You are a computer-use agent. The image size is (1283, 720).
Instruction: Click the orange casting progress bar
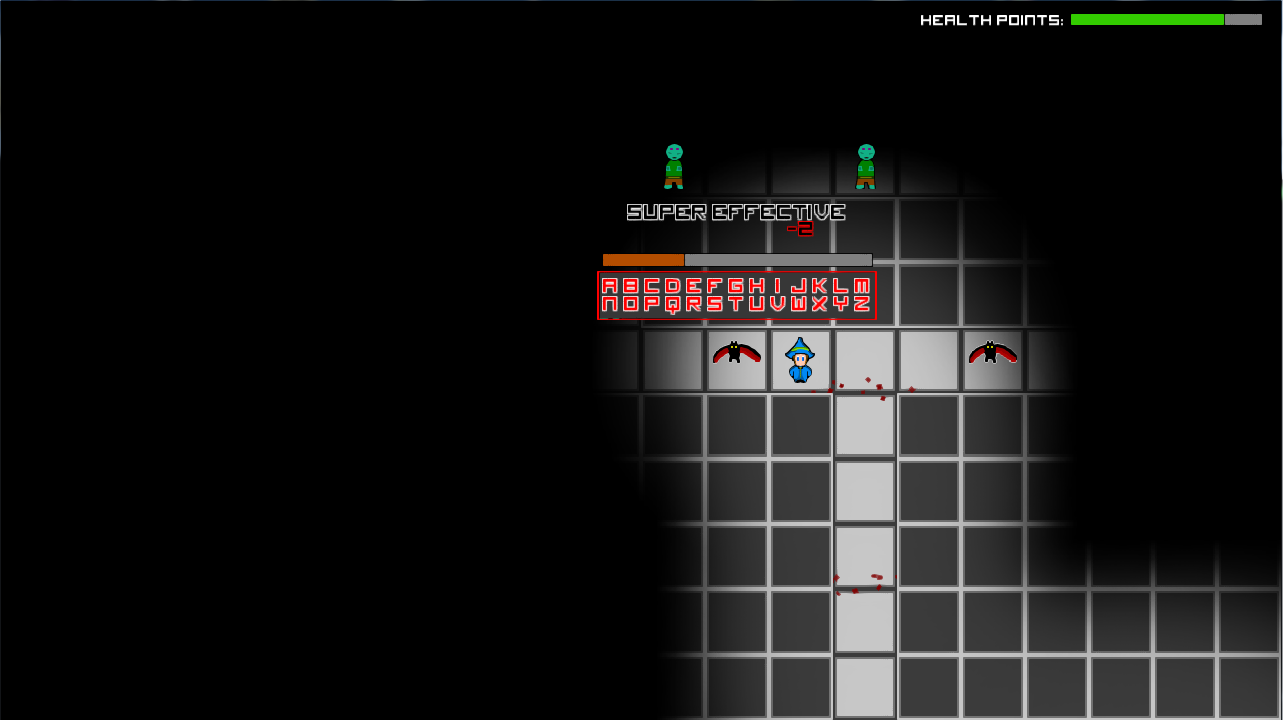point(642,260)
